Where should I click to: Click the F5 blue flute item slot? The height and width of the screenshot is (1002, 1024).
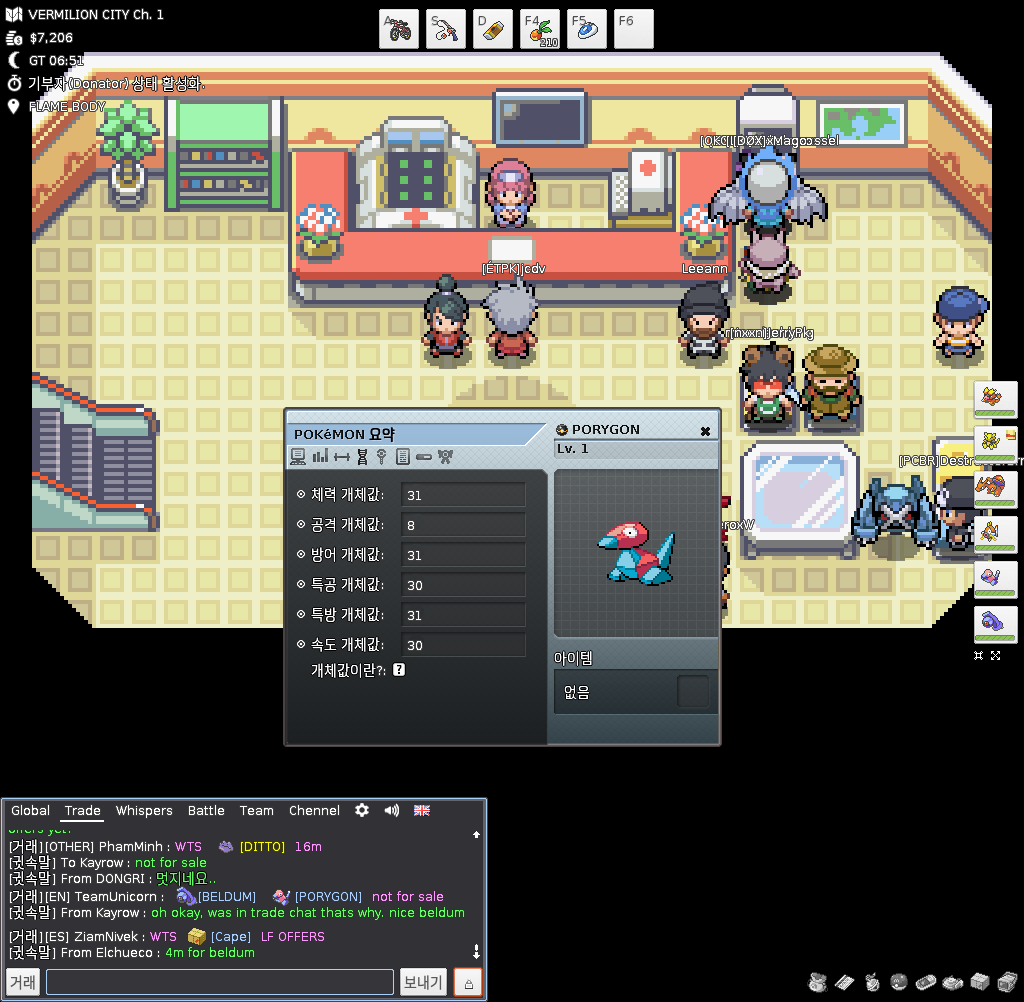pyautogui.click(x=587, y=29)
